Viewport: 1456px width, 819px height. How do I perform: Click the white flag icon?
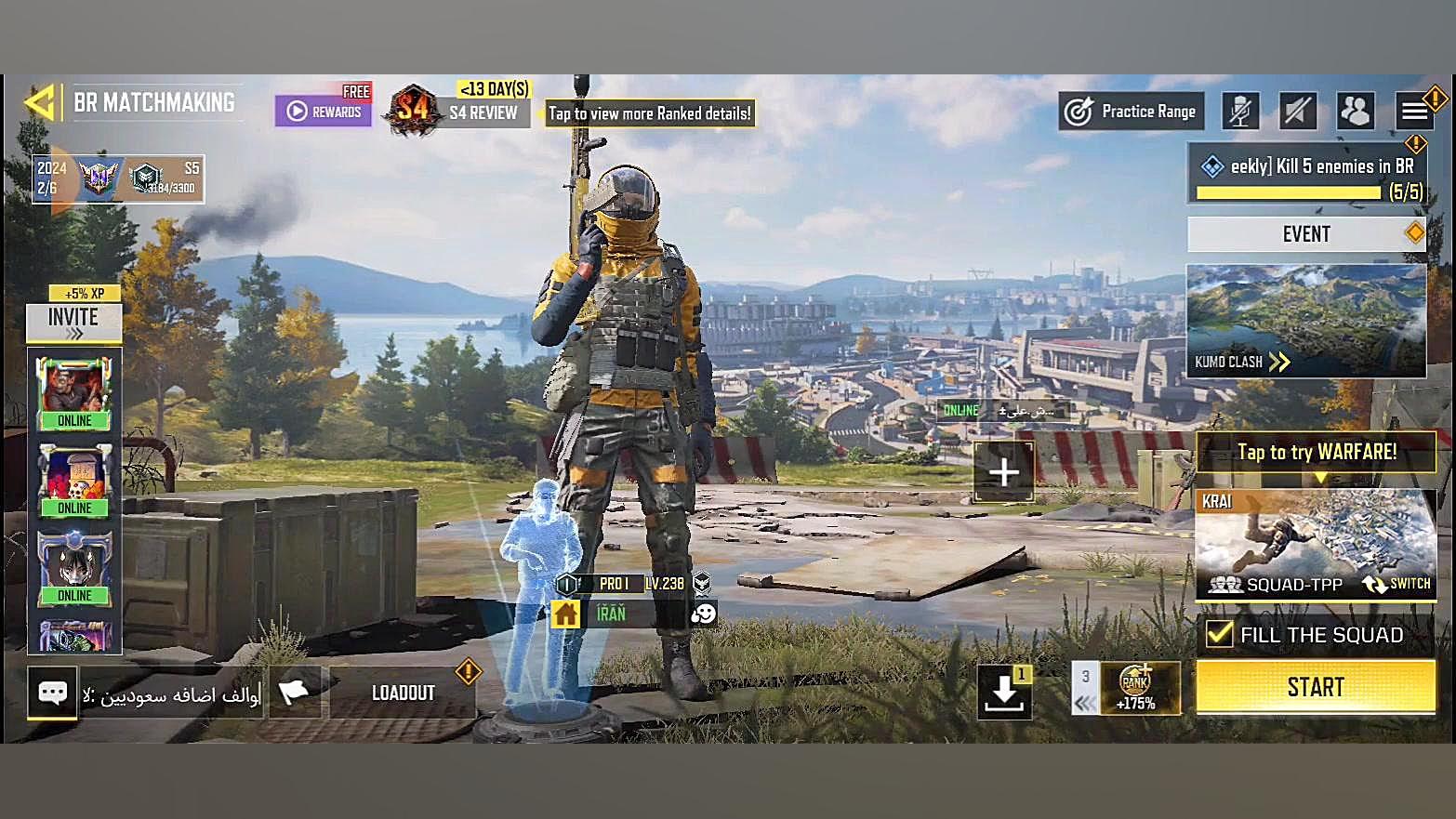[295, 693]
